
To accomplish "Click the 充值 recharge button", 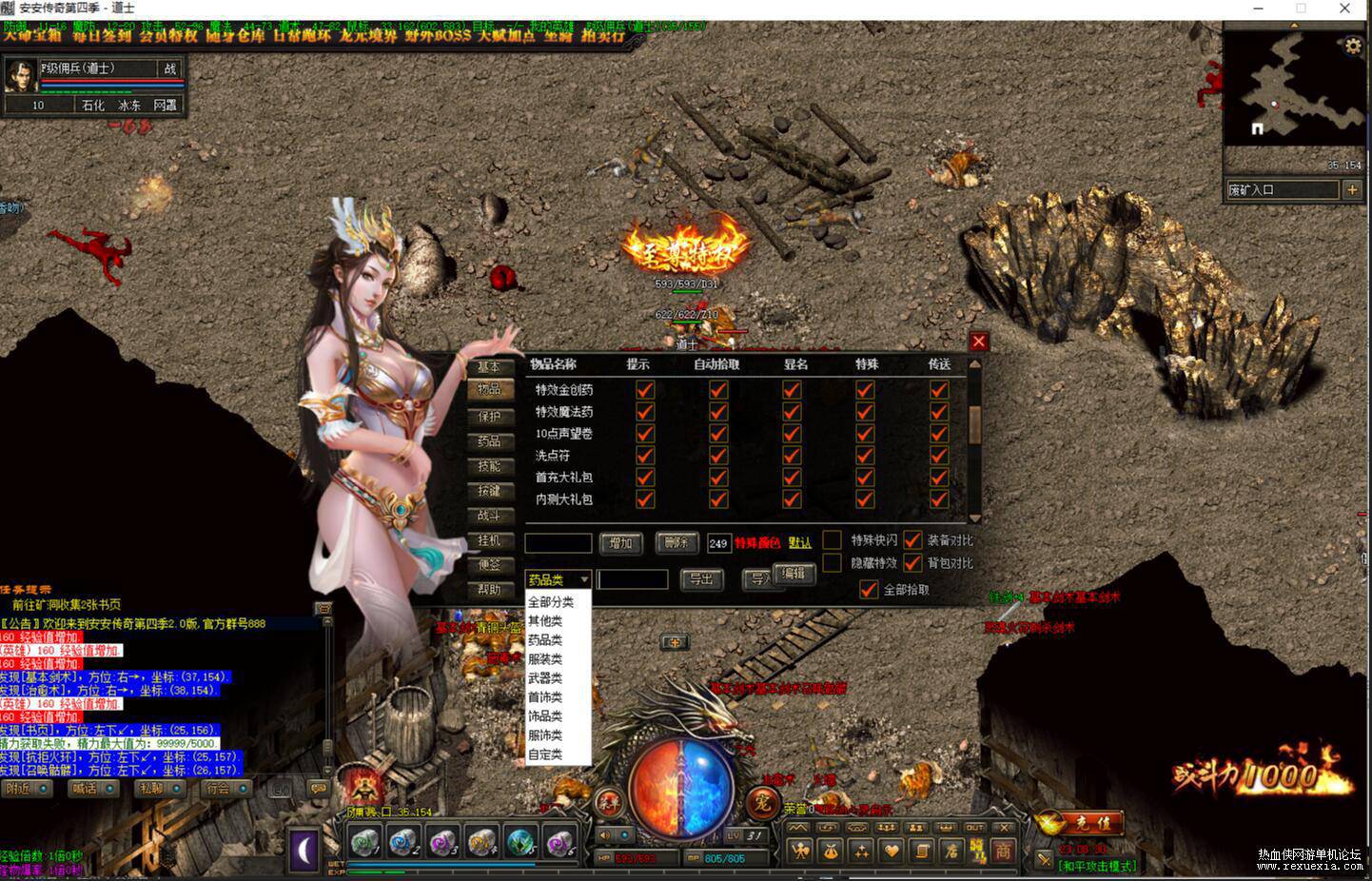I will point(1093,822).
